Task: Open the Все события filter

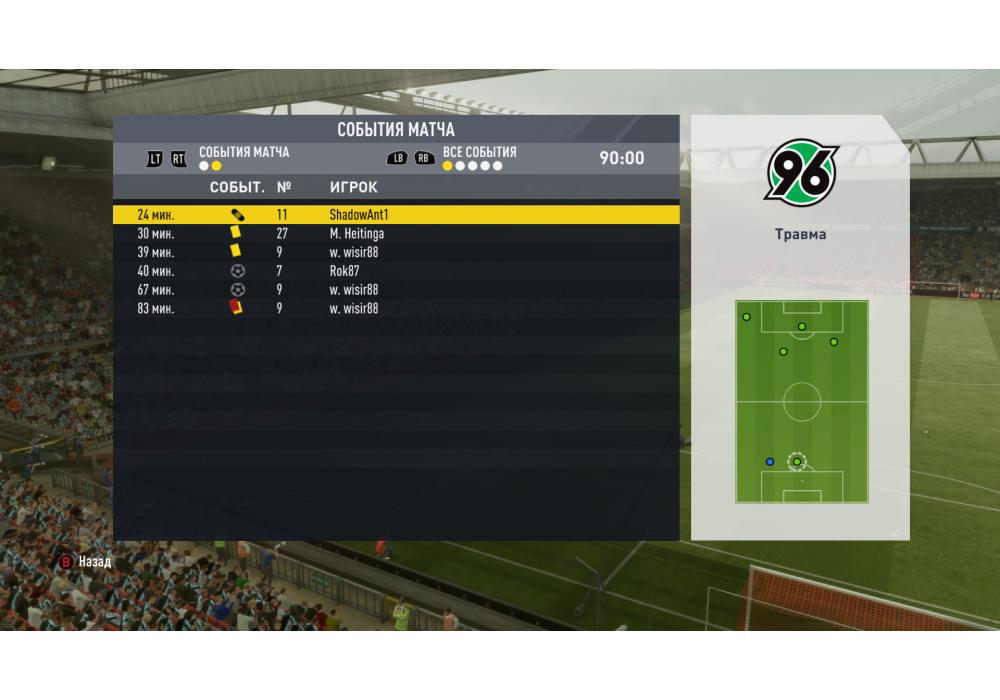Action: (x=479, y=153)
